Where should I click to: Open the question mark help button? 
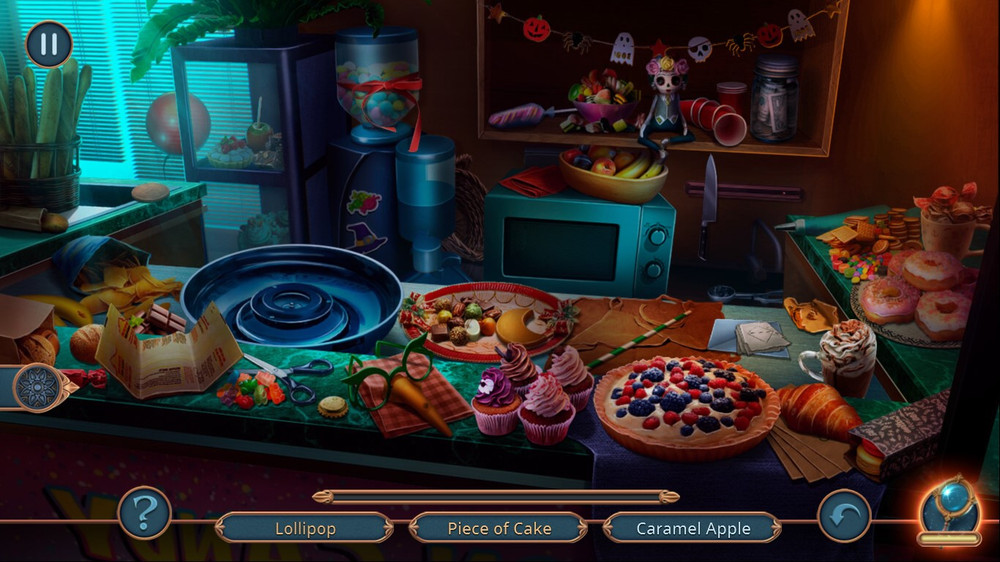(x=144, y=513)
